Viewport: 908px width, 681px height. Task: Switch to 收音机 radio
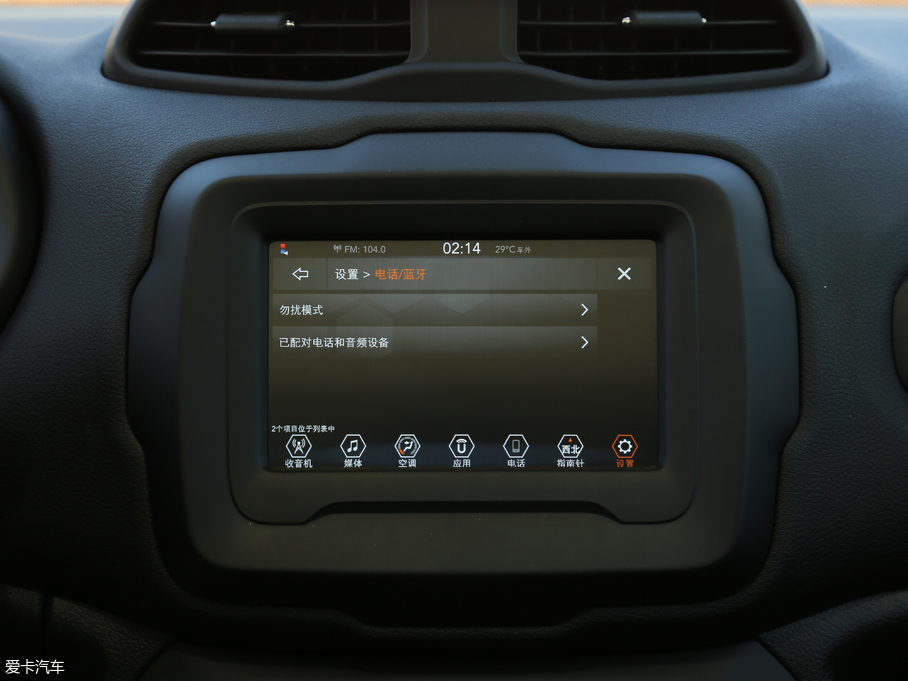298,449
